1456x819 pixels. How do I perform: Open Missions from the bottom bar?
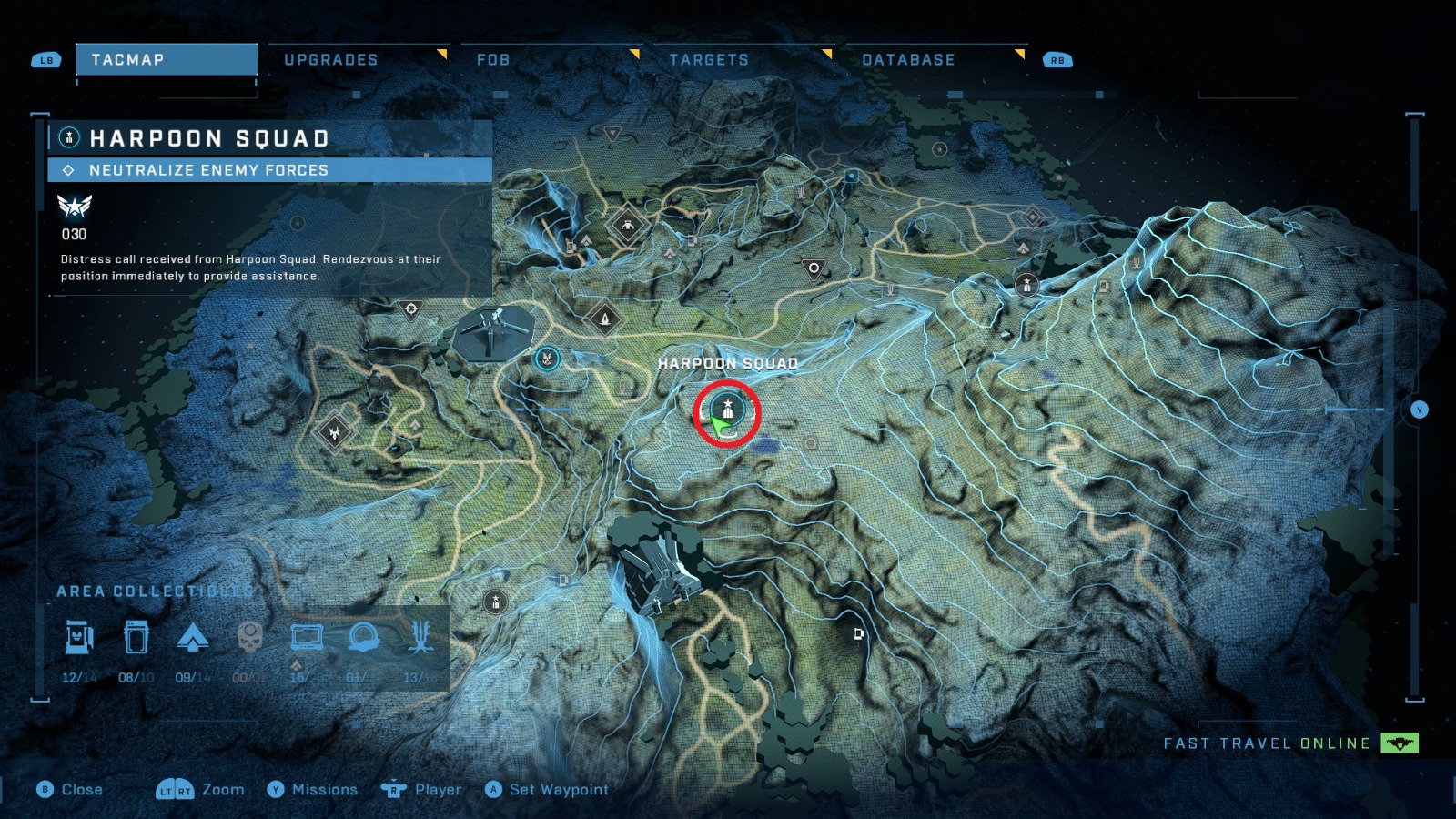tap(323, 790)
